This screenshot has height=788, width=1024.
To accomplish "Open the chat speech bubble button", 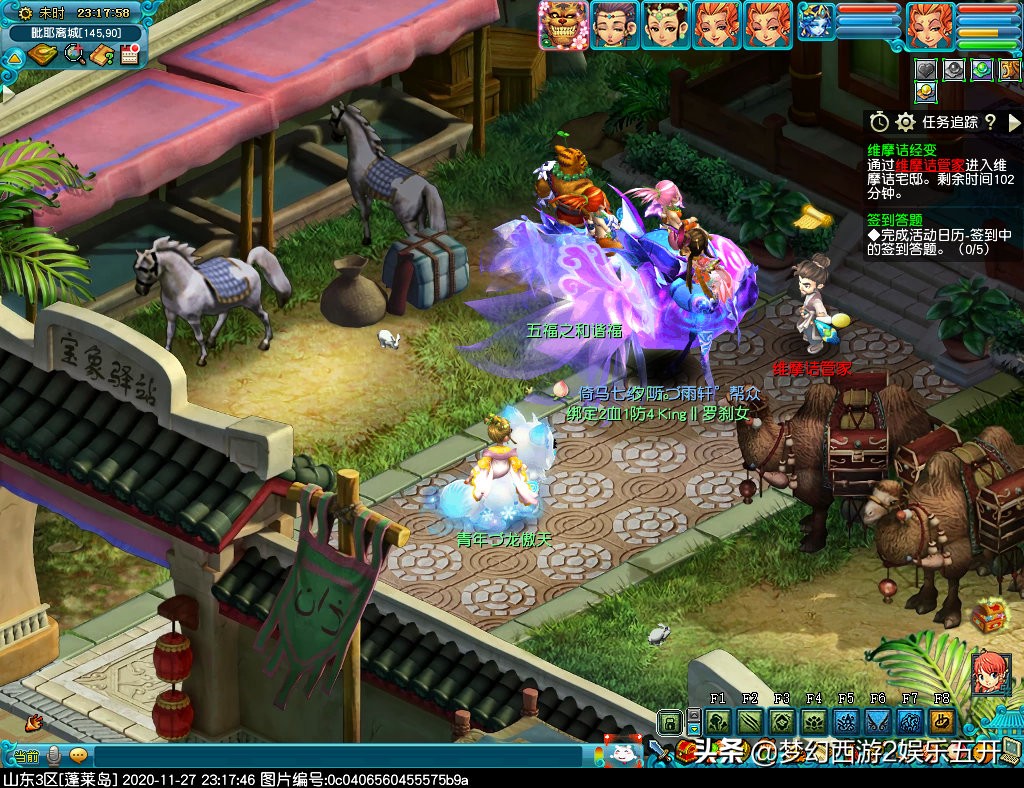I will [78, 756].
